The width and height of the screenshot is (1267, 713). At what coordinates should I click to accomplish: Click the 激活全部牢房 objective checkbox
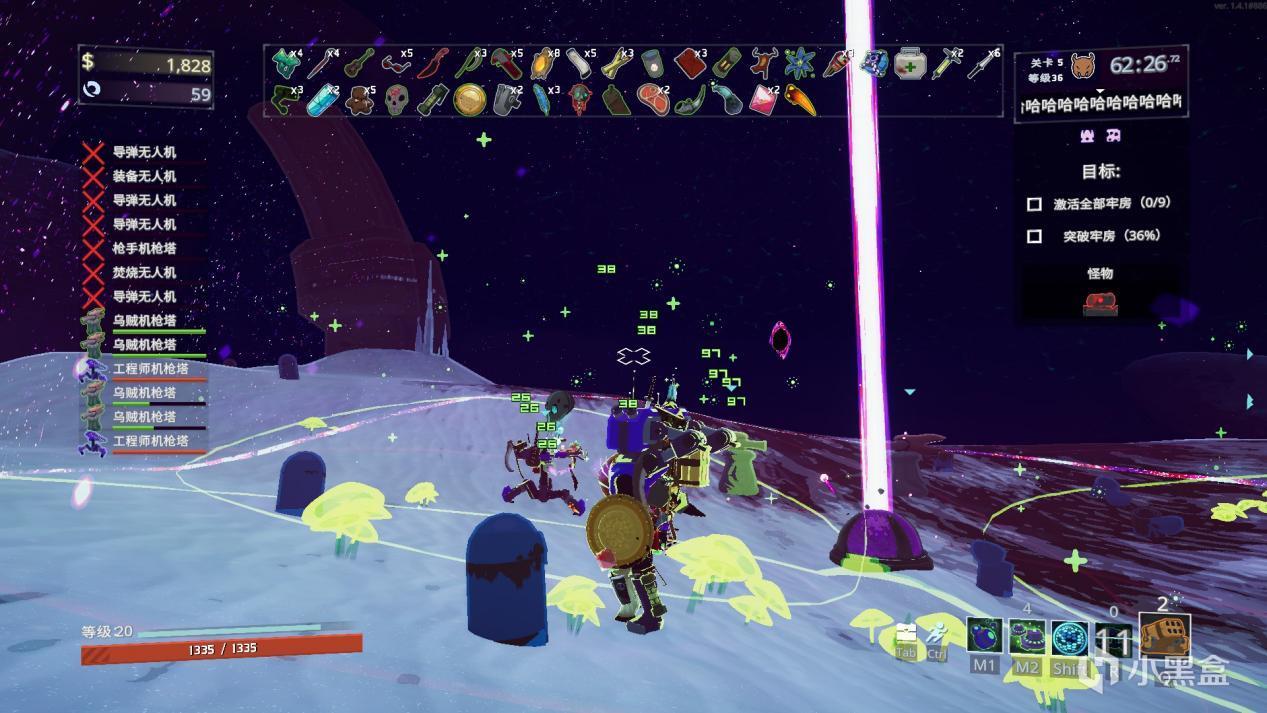tap(1034, 204)
